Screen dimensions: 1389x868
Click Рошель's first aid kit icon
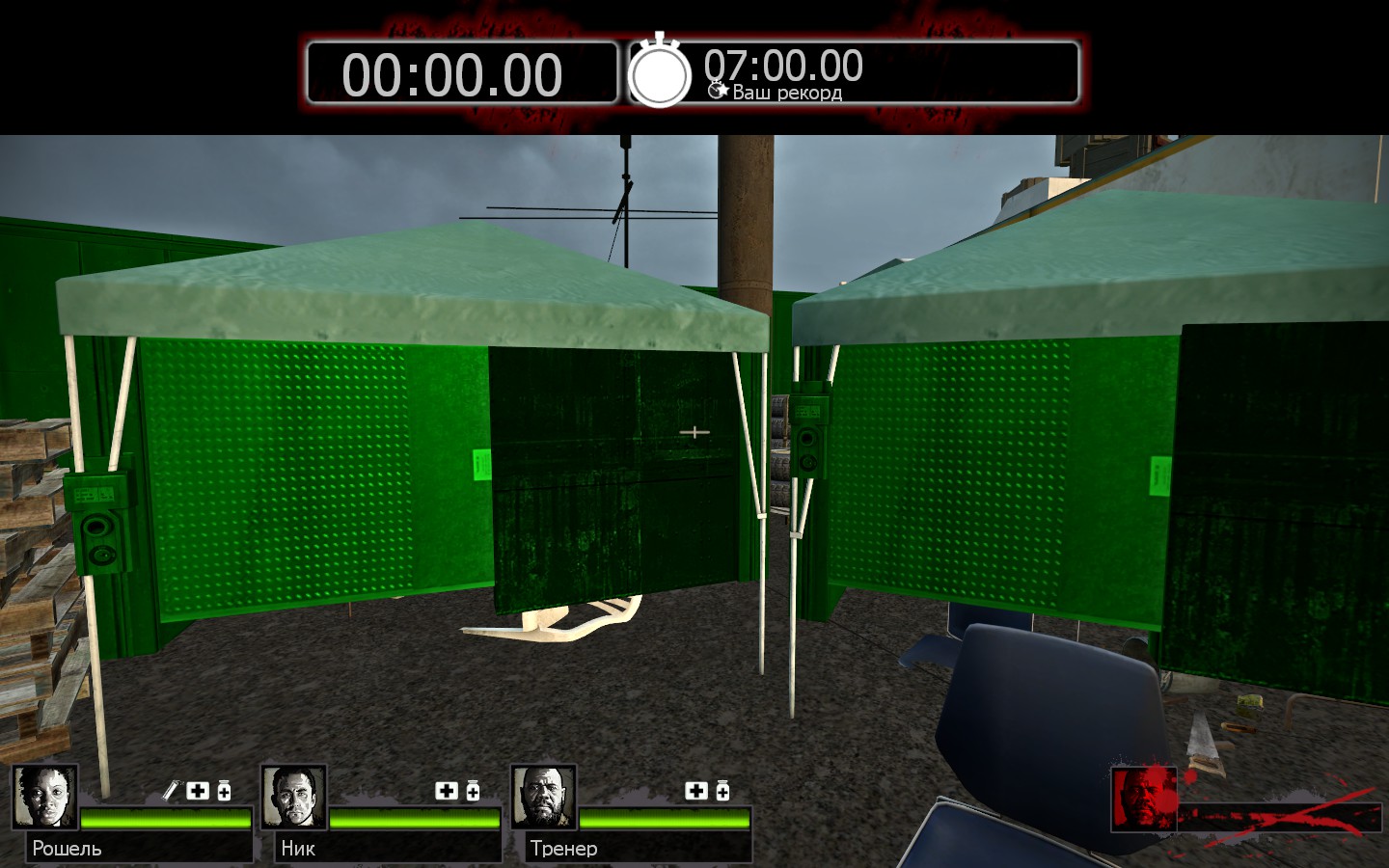coord(198,791)
